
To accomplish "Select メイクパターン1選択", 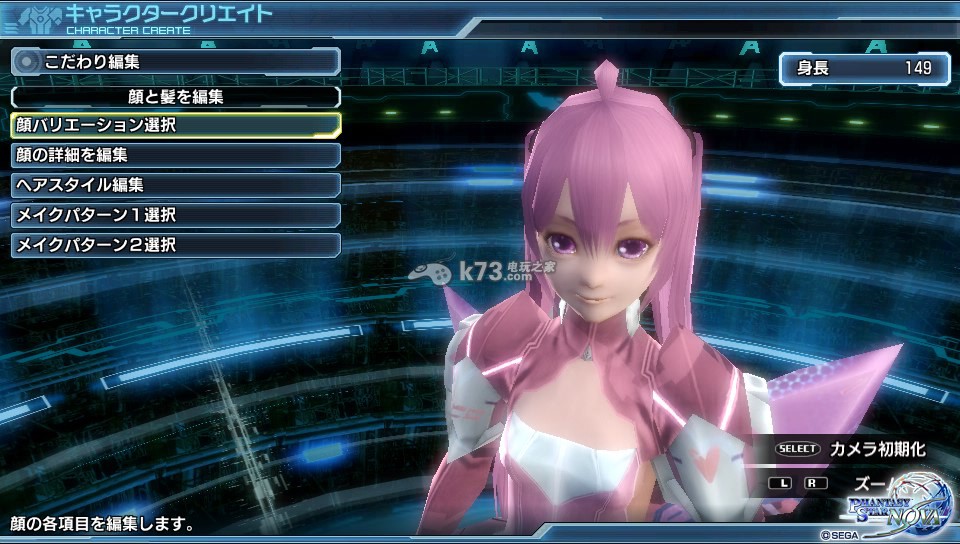I will click(x=175, y=215).
